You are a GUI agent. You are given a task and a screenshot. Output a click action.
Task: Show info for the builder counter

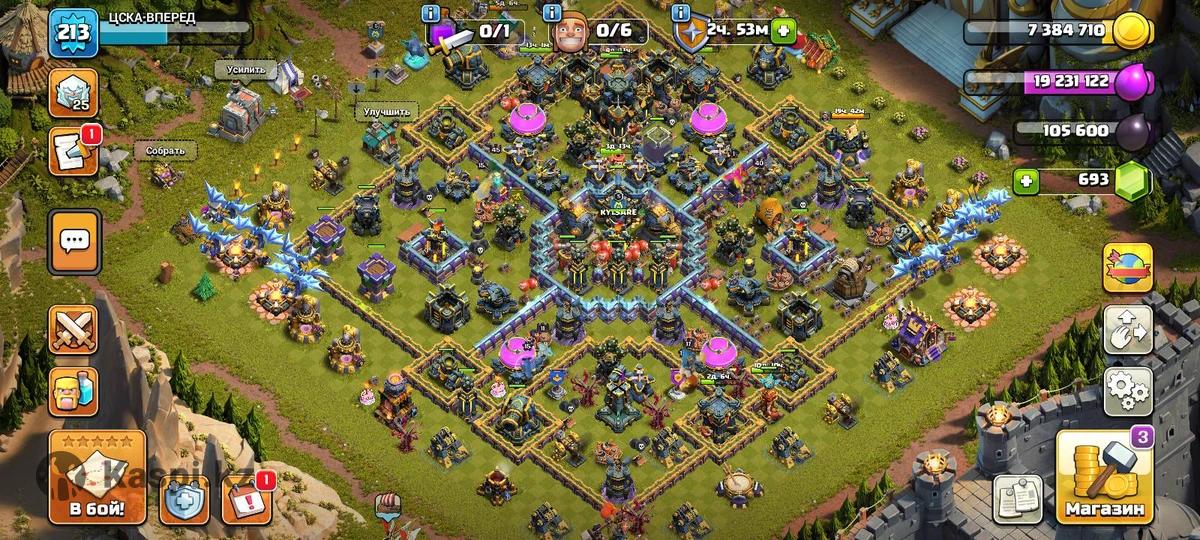(x=552, y=14)
